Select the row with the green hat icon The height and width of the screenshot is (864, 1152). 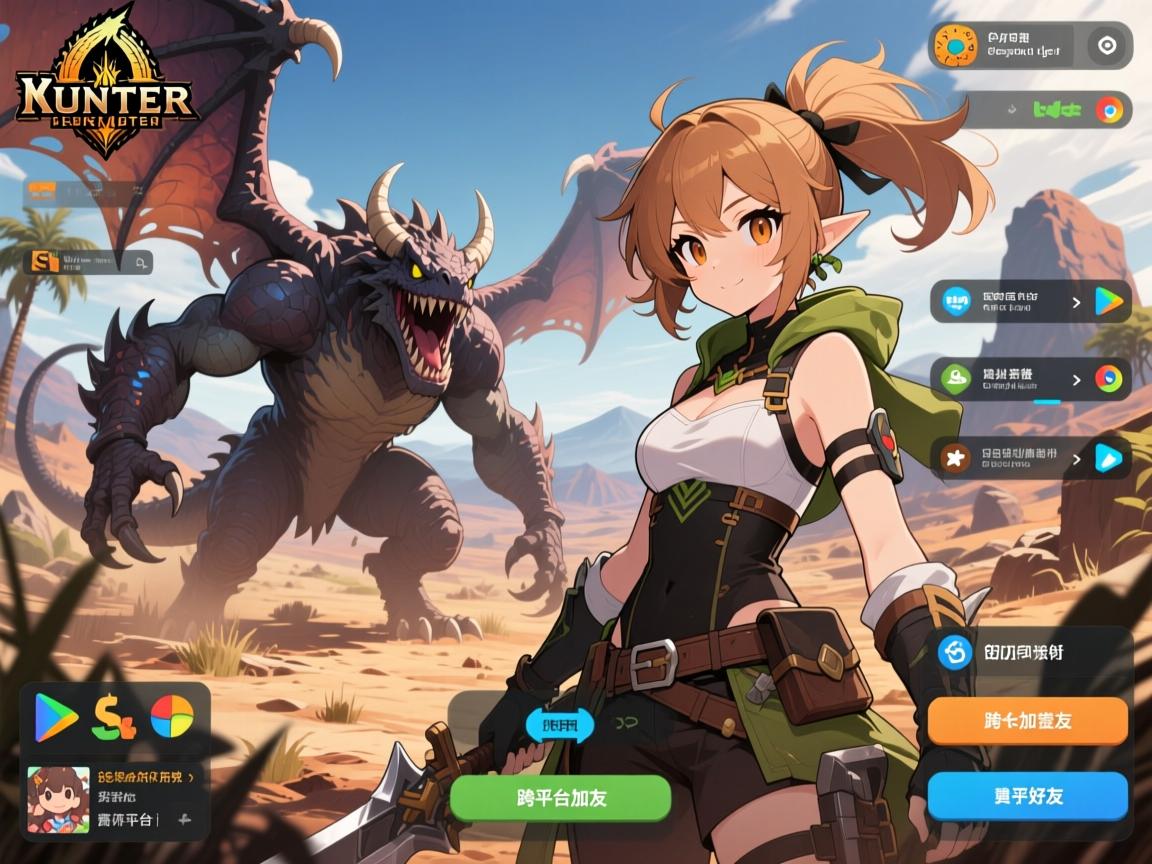pyautogui.click(x=1030, y=379)
